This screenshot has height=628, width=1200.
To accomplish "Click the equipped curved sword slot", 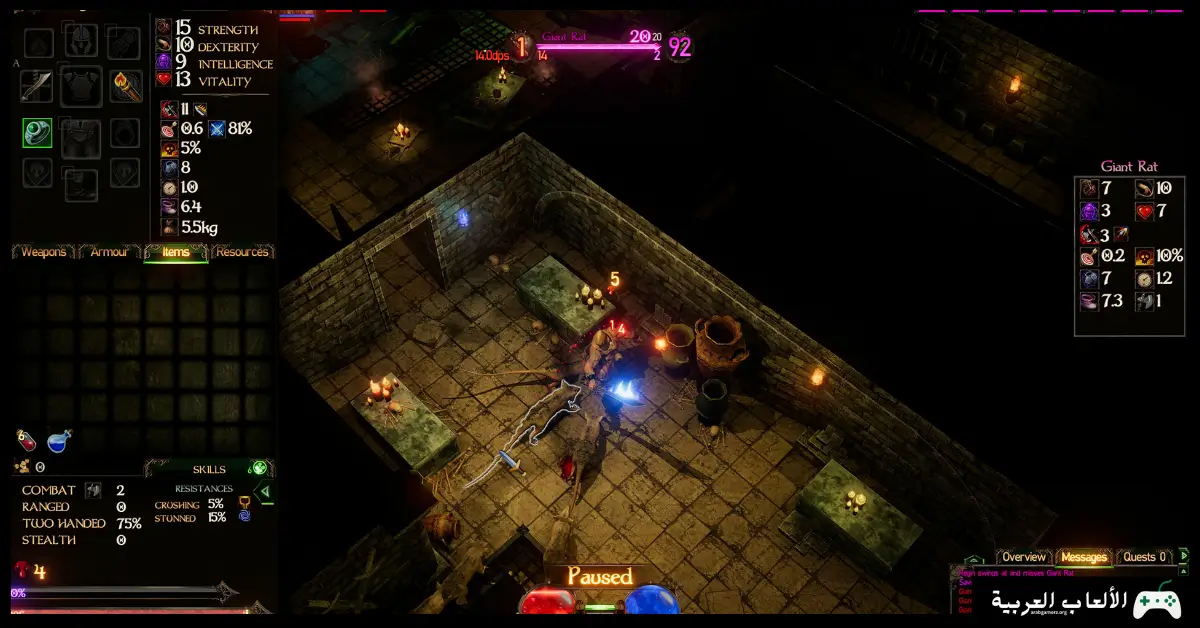I will 37,87.
